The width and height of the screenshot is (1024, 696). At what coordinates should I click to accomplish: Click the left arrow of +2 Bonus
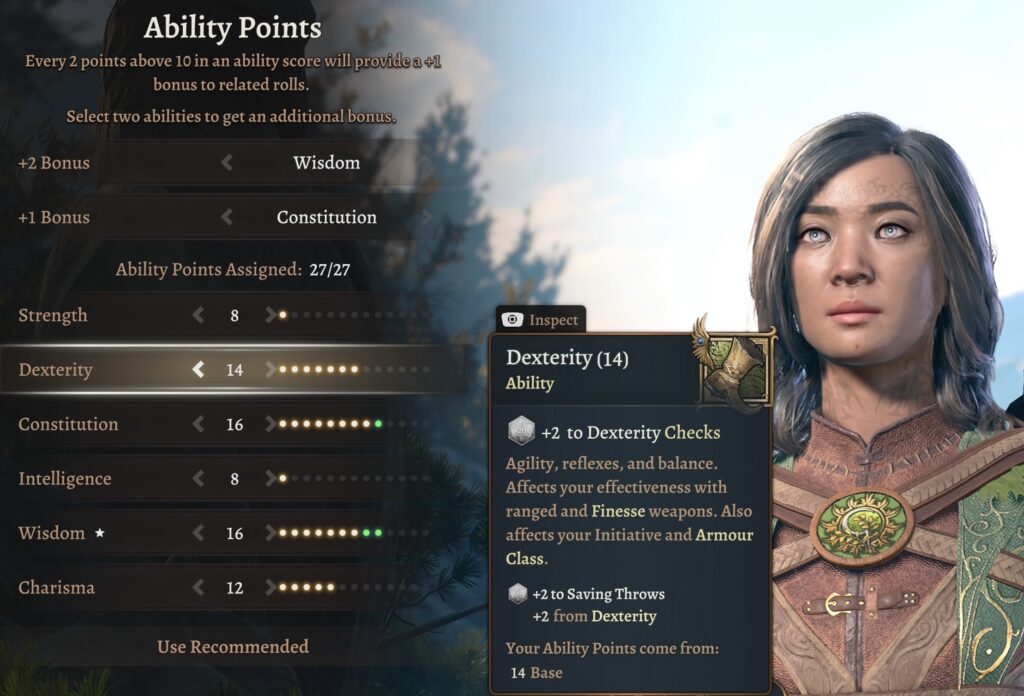[x=227, y=162]
